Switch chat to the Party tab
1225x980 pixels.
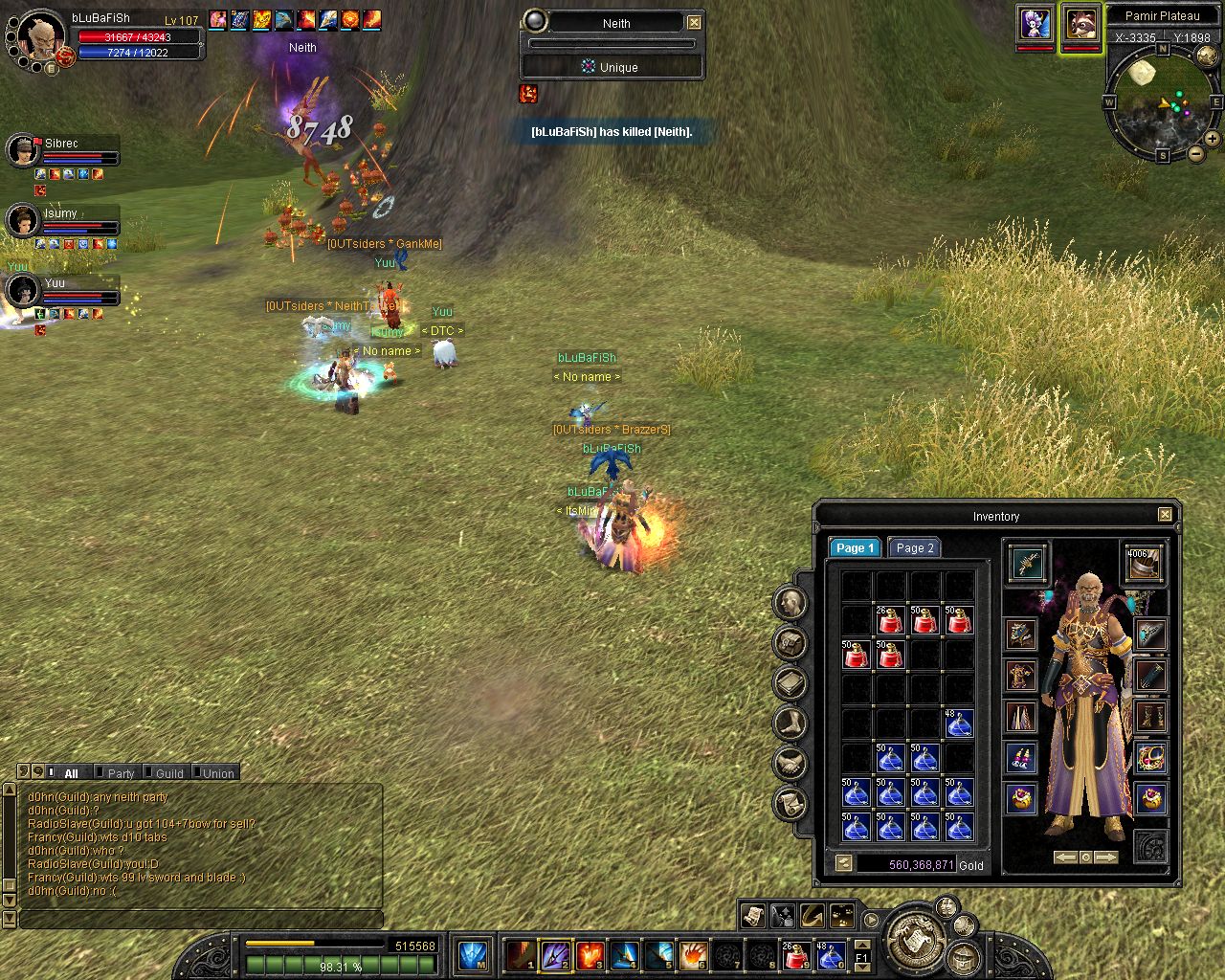(x=121, y=773)
